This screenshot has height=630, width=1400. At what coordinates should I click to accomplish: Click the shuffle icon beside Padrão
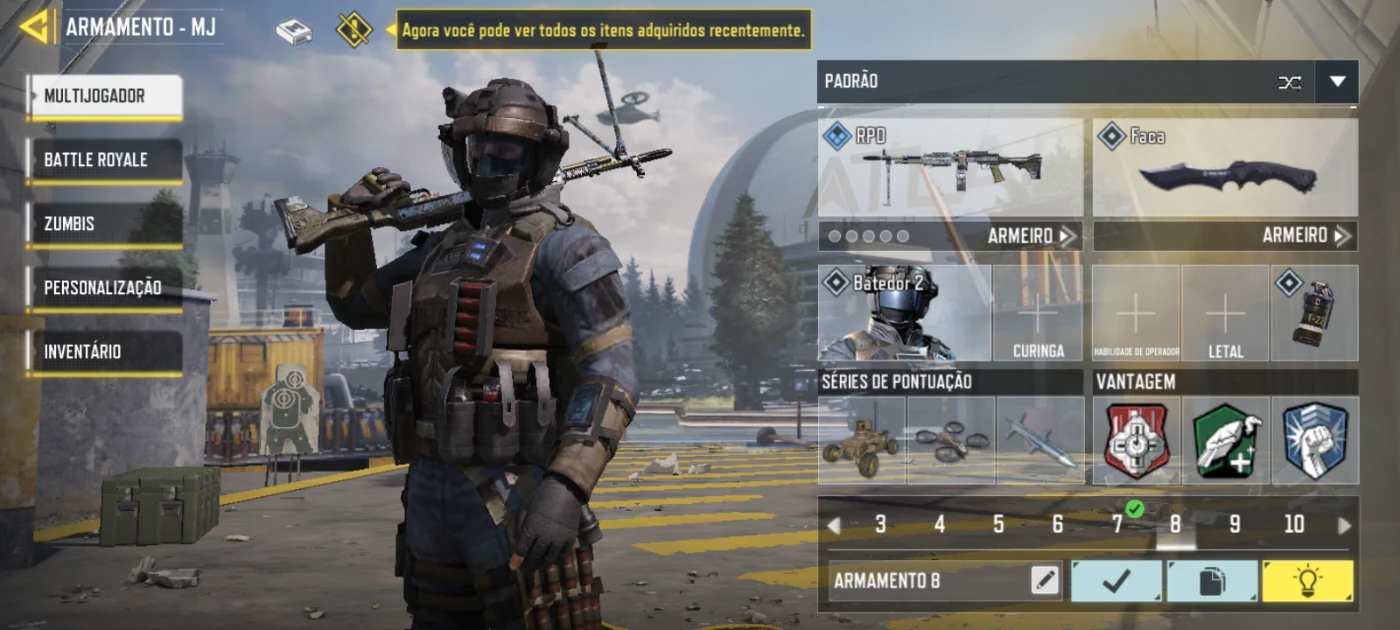coord(1290,82)
